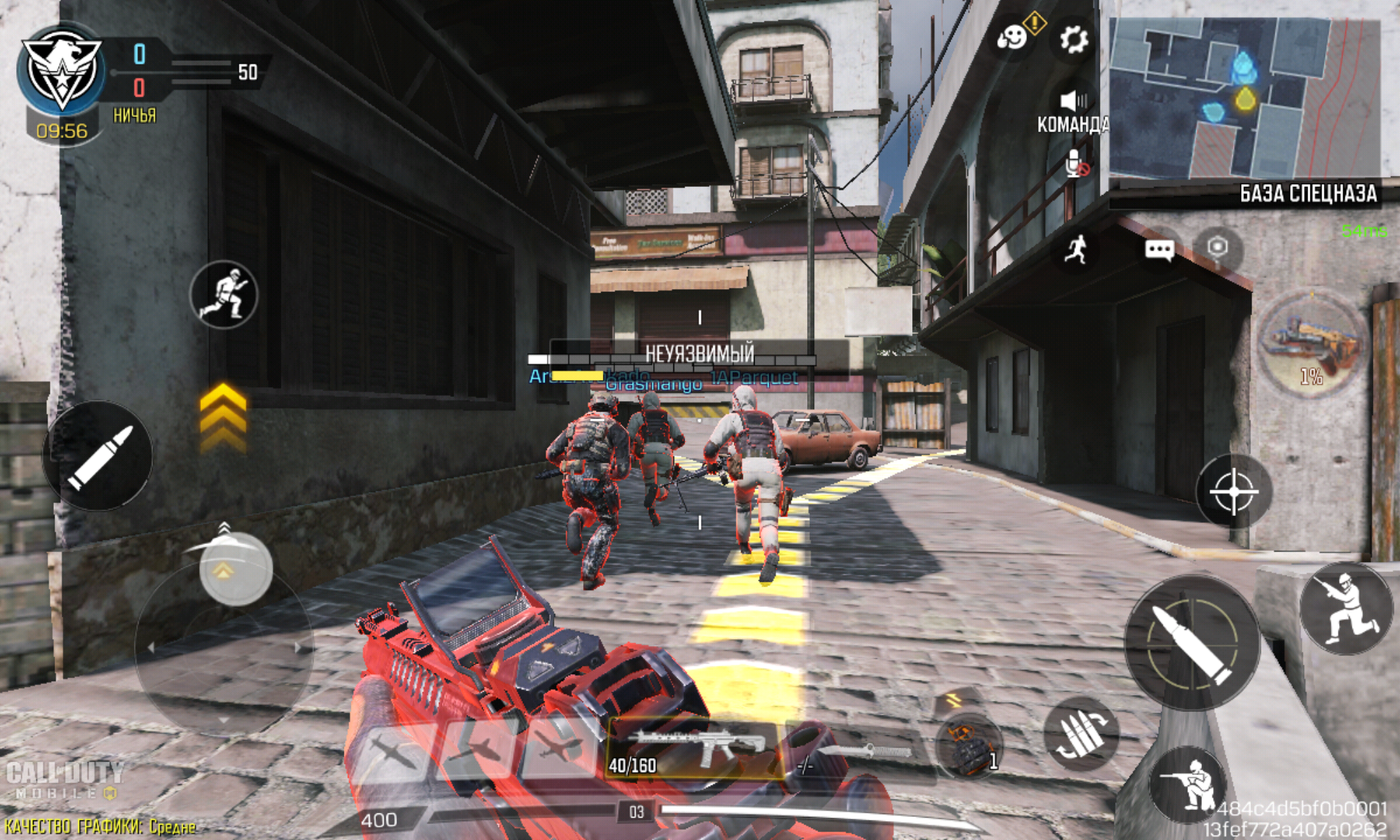Screen dimensions: 1400x840
Task: Tap the jump button
Action: (1345, 608)
